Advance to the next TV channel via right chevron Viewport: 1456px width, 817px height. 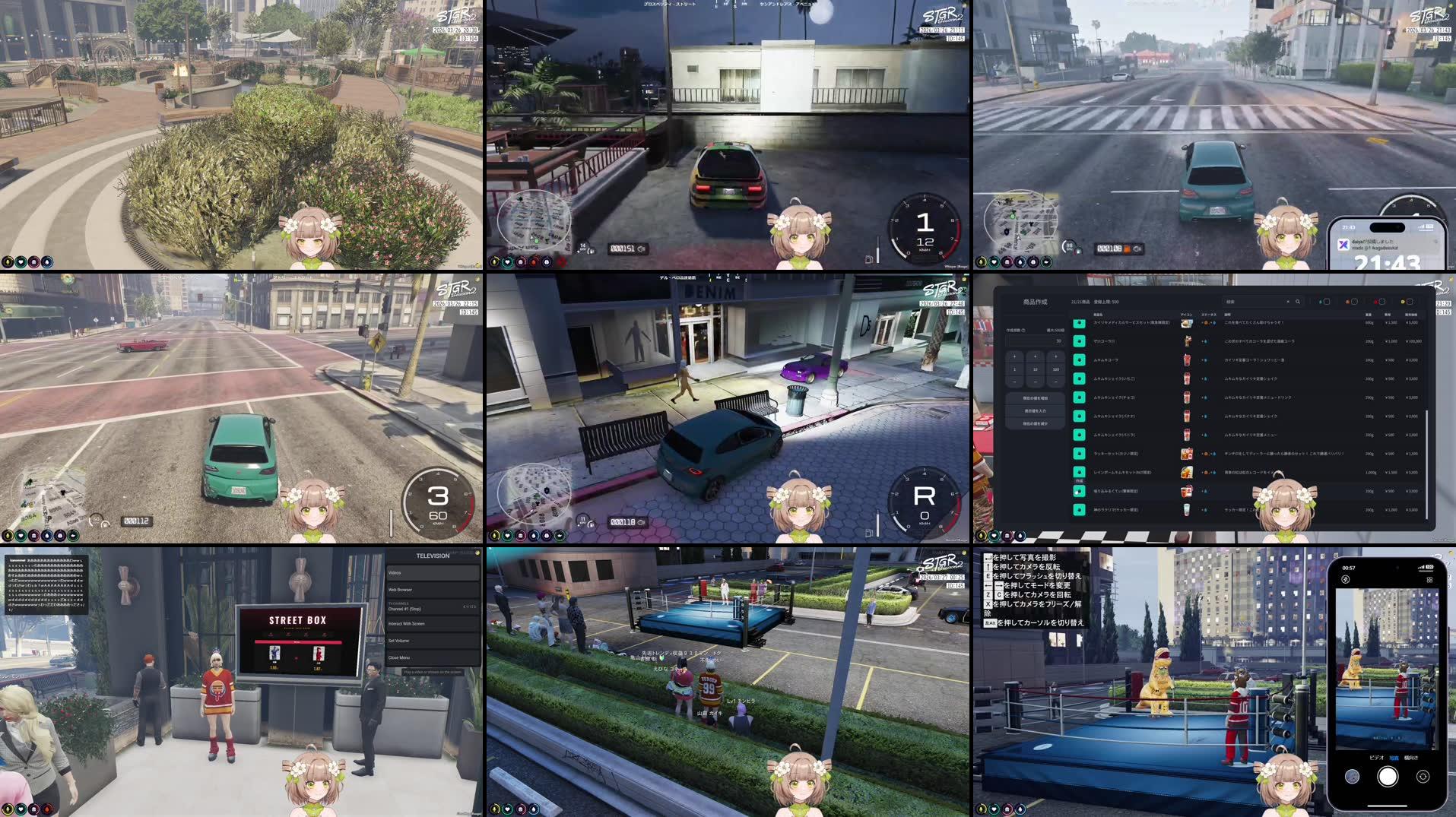[474, 606]
